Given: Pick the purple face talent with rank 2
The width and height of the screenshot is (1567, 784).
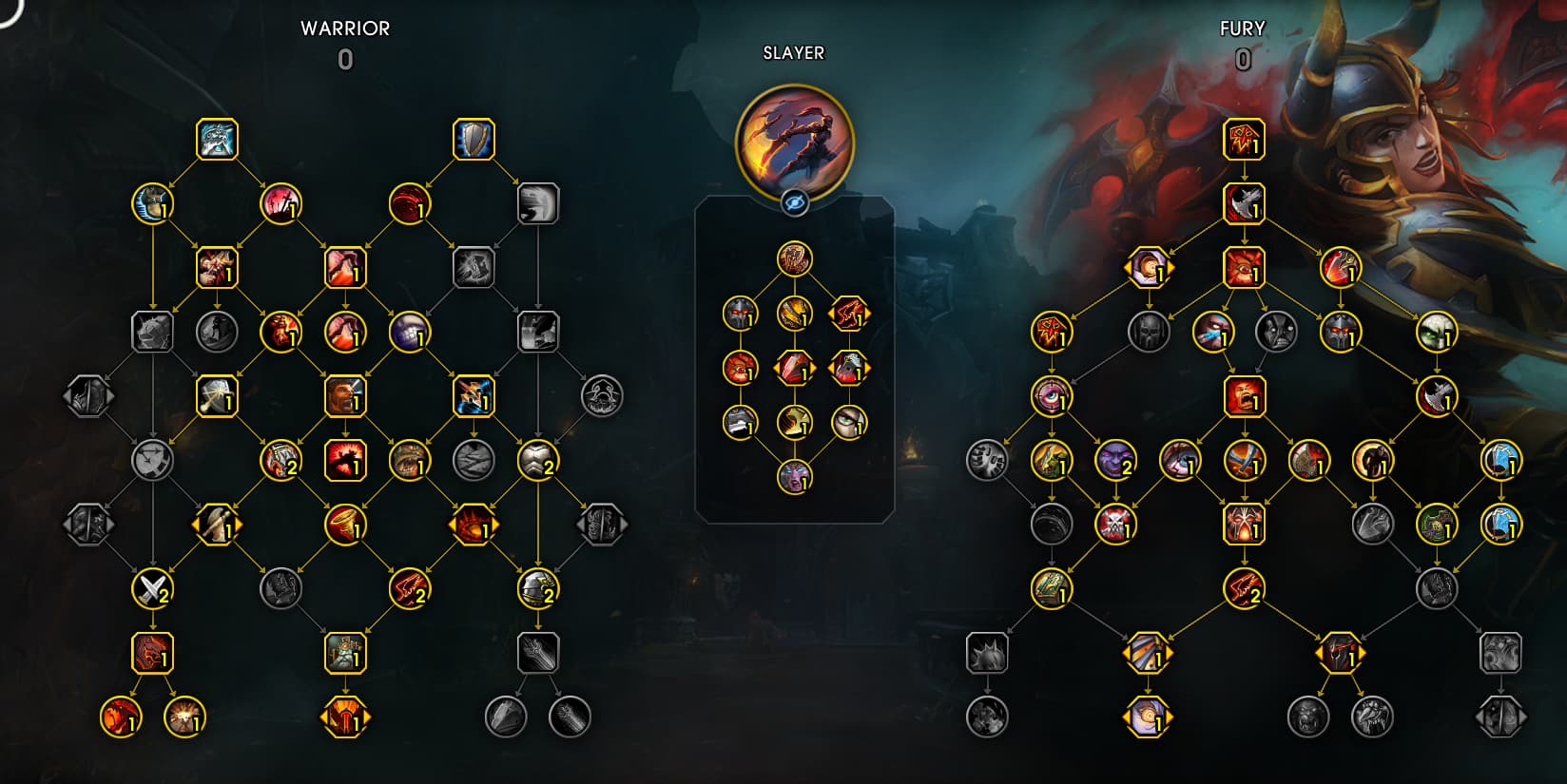Looking at the screenshot, I should tap(1115, 460).
